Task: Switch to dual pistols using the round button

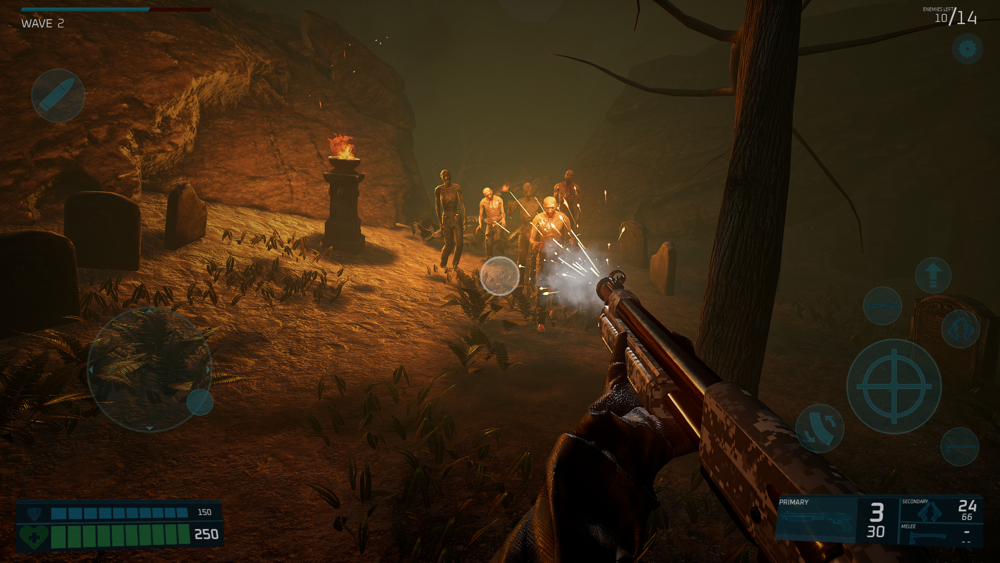Action: click(x=960, y=328)
